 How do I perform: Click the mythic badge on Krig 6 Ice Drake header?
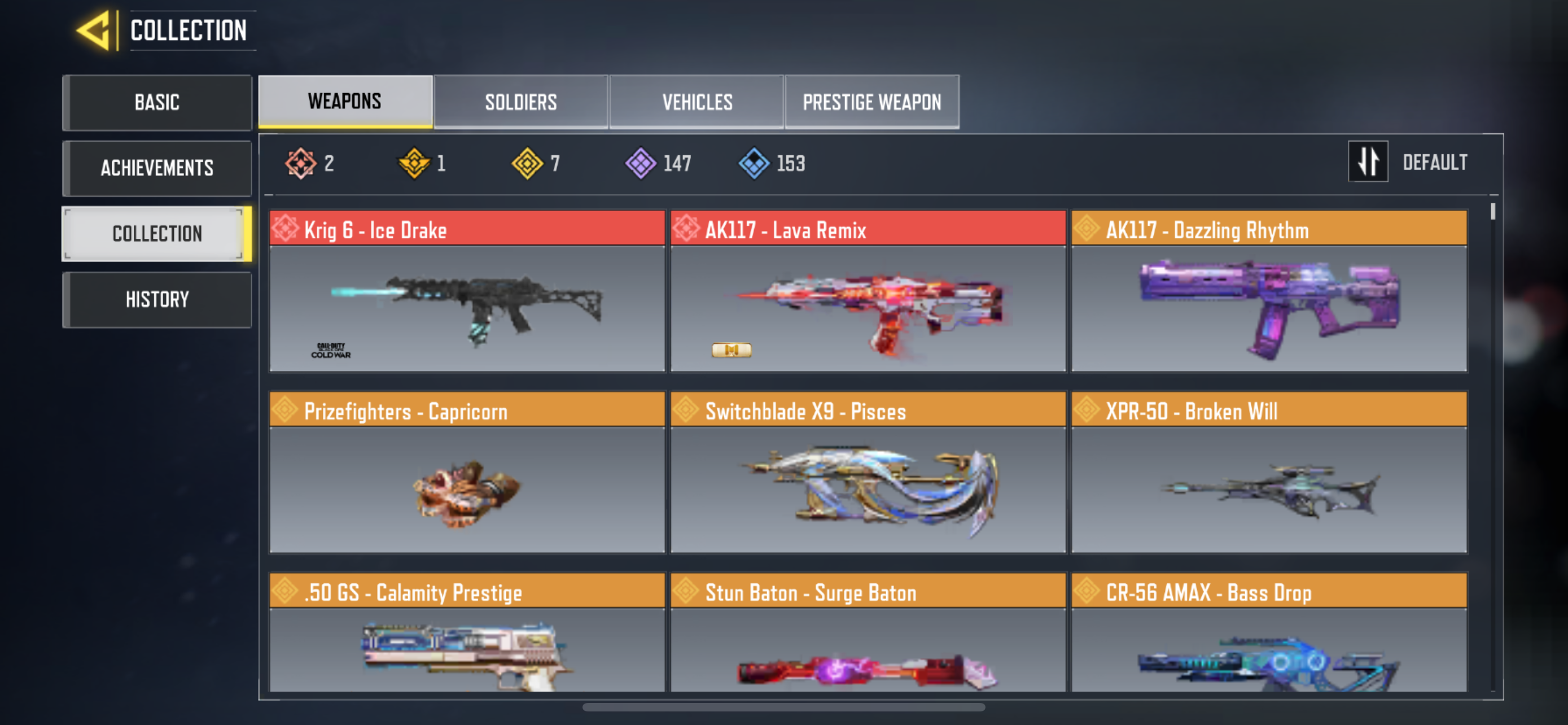point(287,229)
